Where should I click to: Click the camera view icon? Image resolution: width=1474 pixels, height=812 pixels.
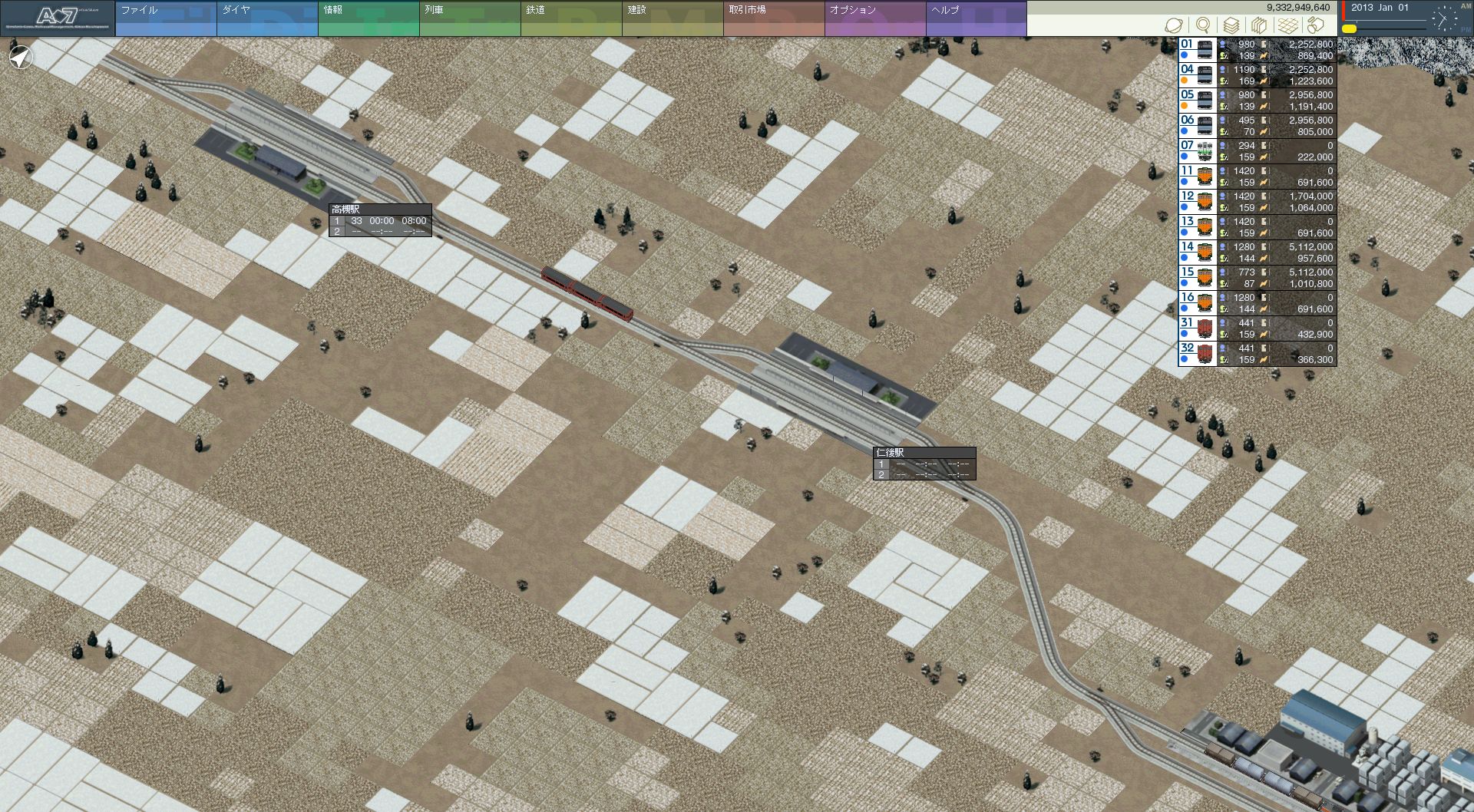pos(1316,25)
